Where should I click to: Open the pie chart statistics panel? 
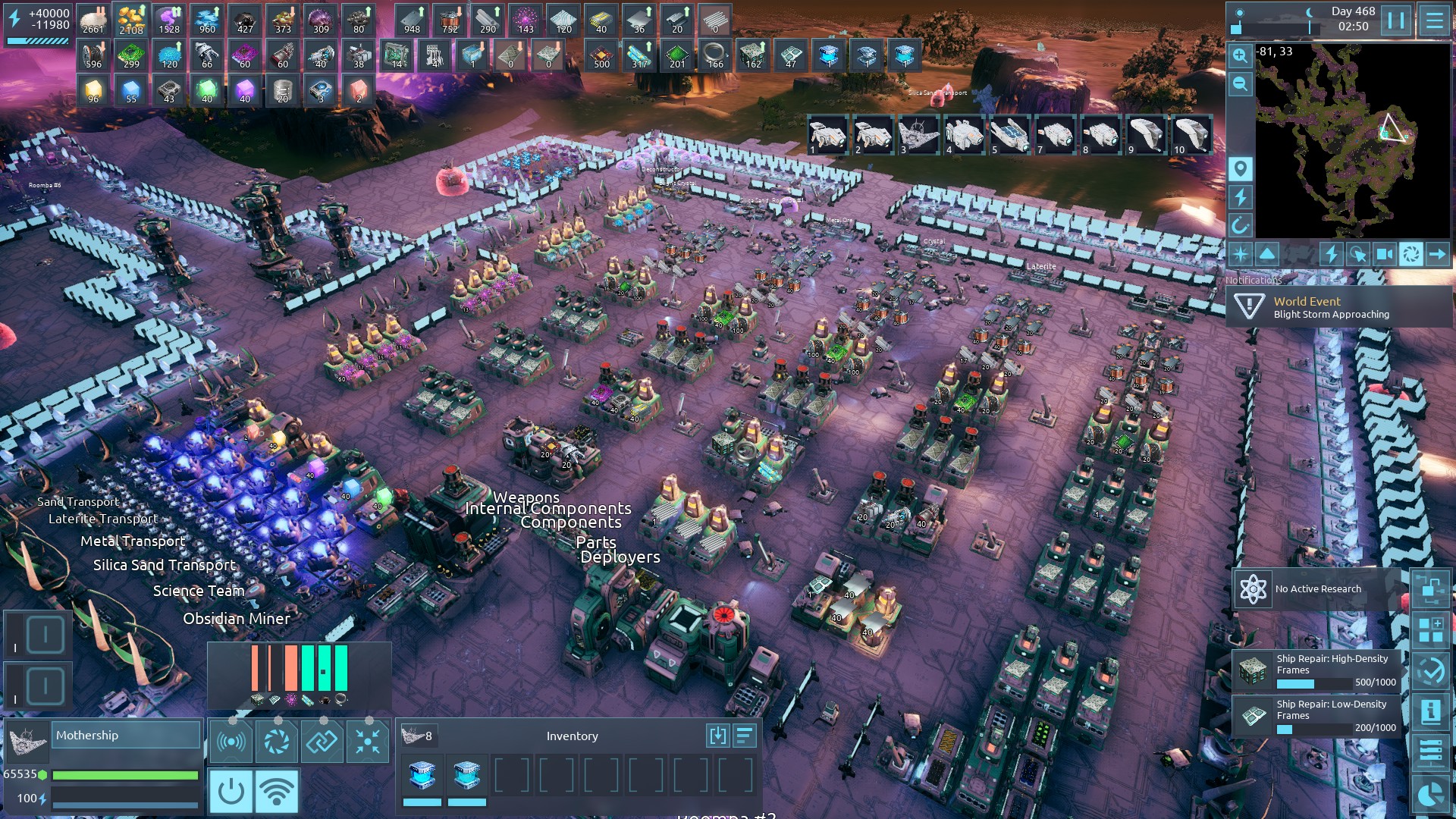pos(1431,795)
